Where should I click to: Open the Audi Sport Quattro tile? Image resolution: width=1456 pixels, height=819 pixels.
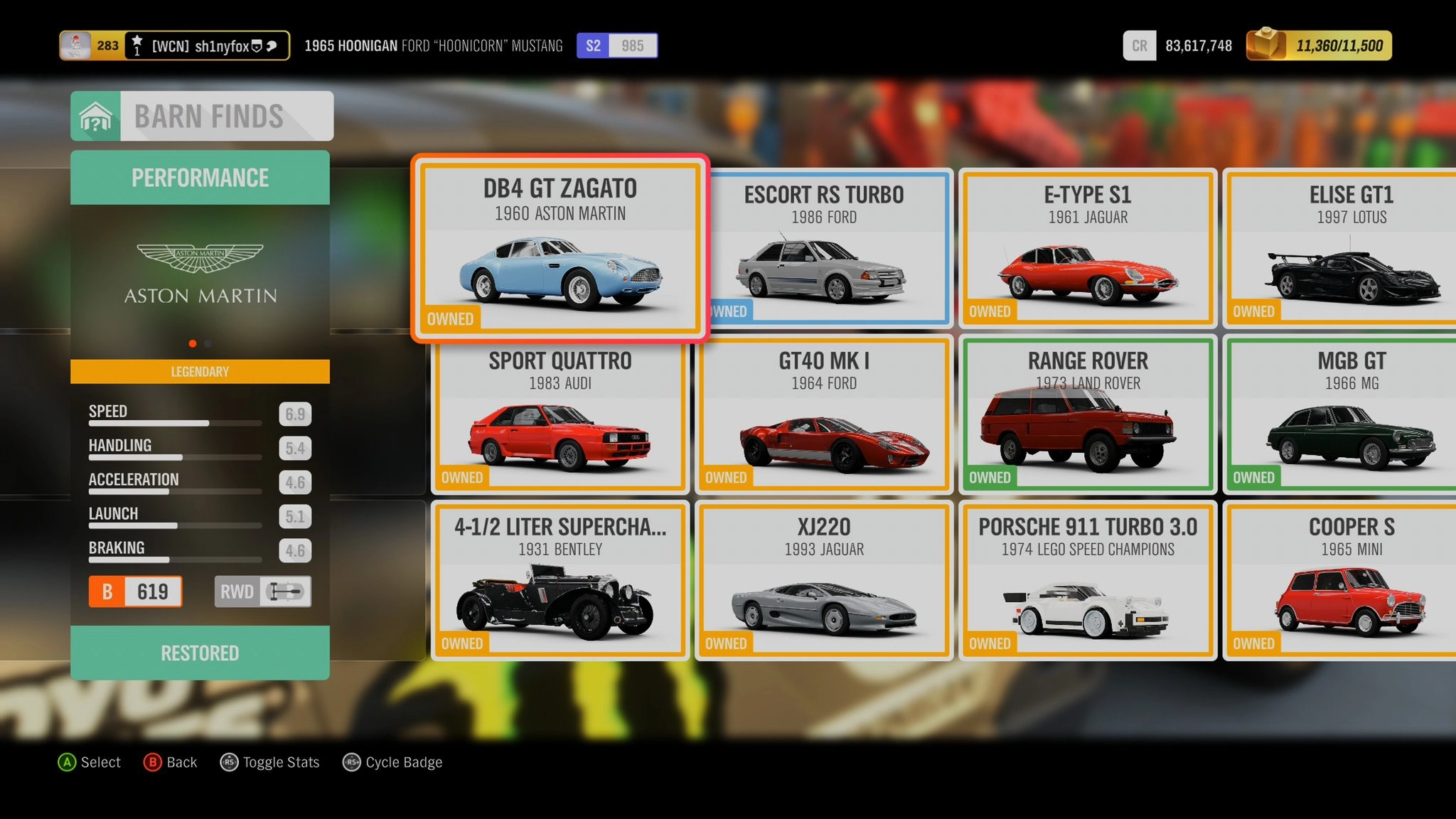[x=560, y=414]
